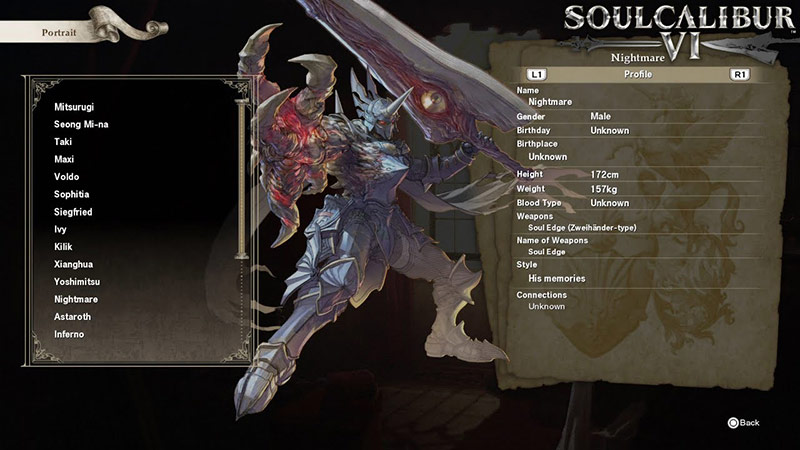Click the Profile tab header
This screenshot has width=800, height=450.
637,74
